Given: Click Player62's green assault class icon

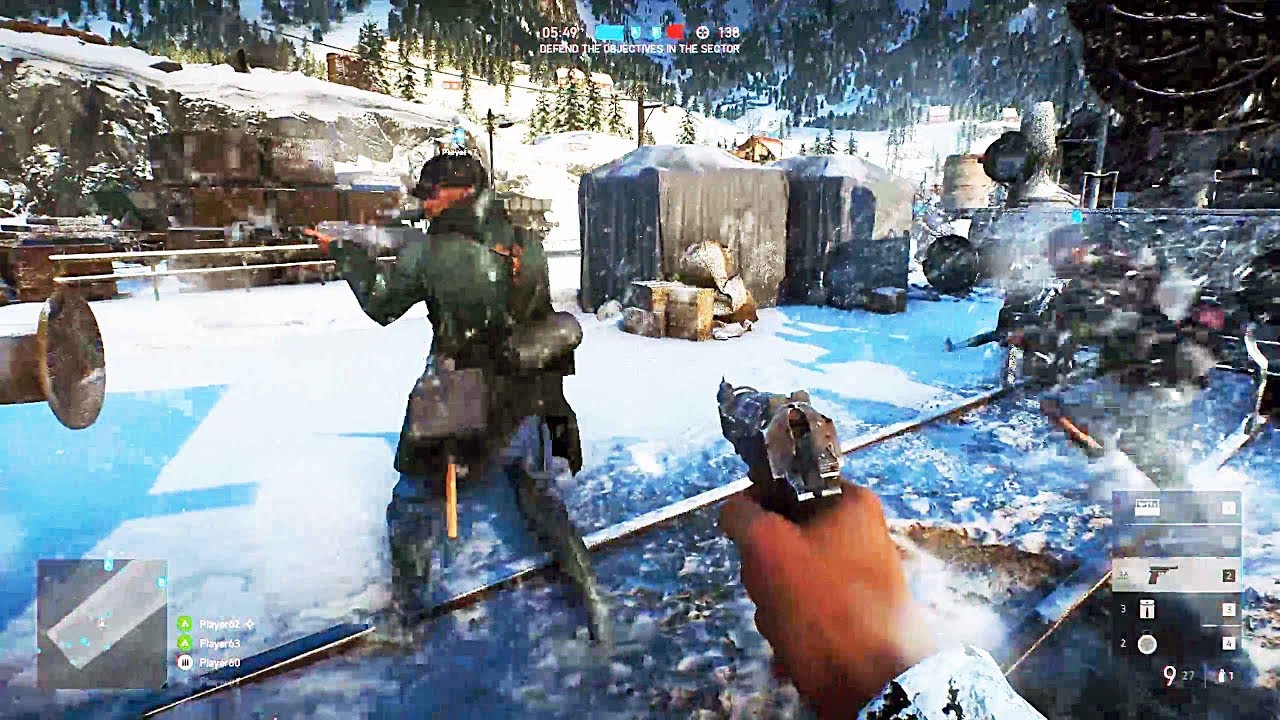Looking at the screenshot, I should pyautogui.click(x=186, y=624).
